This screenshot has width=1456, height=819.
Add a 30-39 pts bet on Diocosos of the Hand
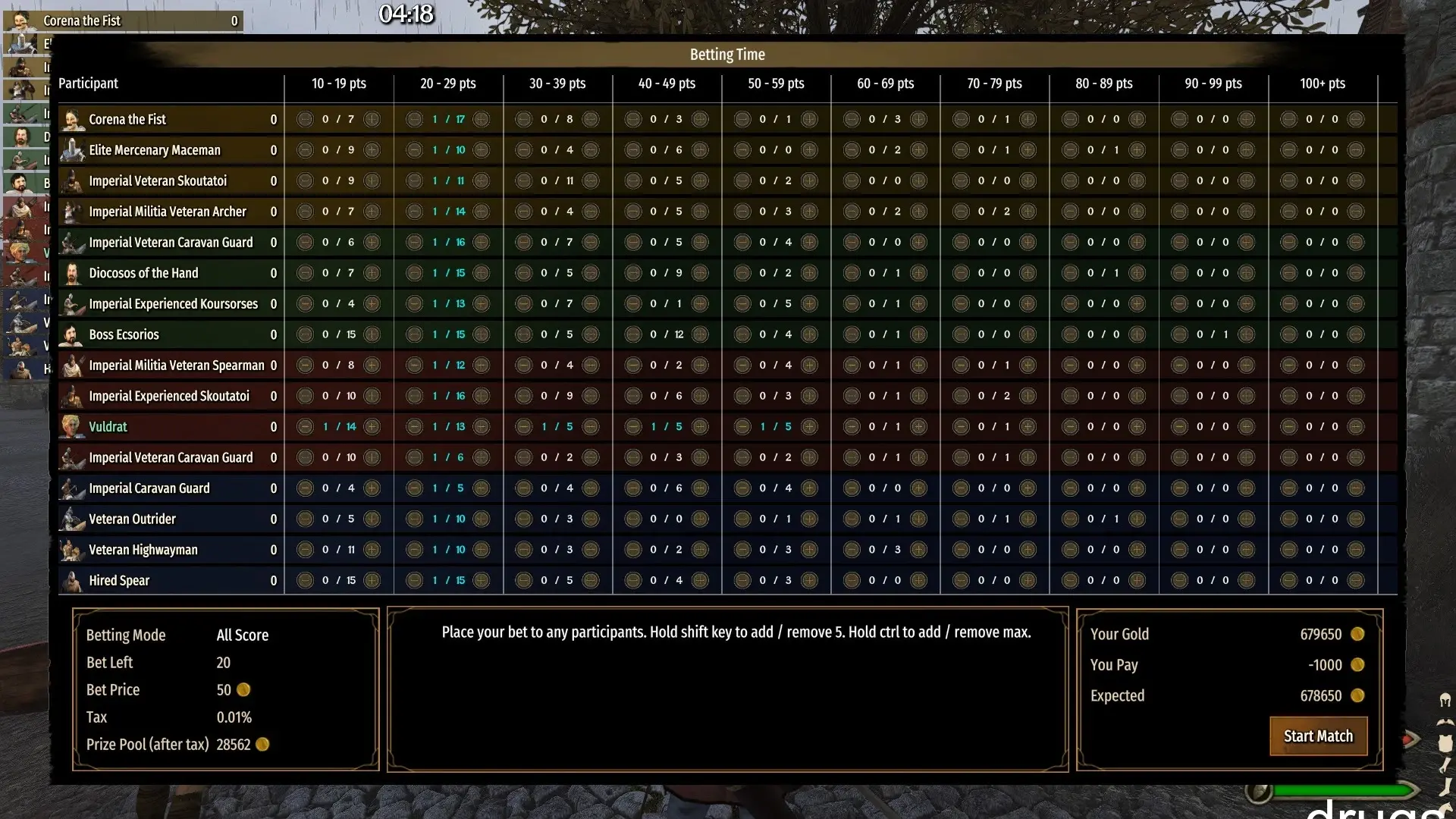click(x=591, y=273)
